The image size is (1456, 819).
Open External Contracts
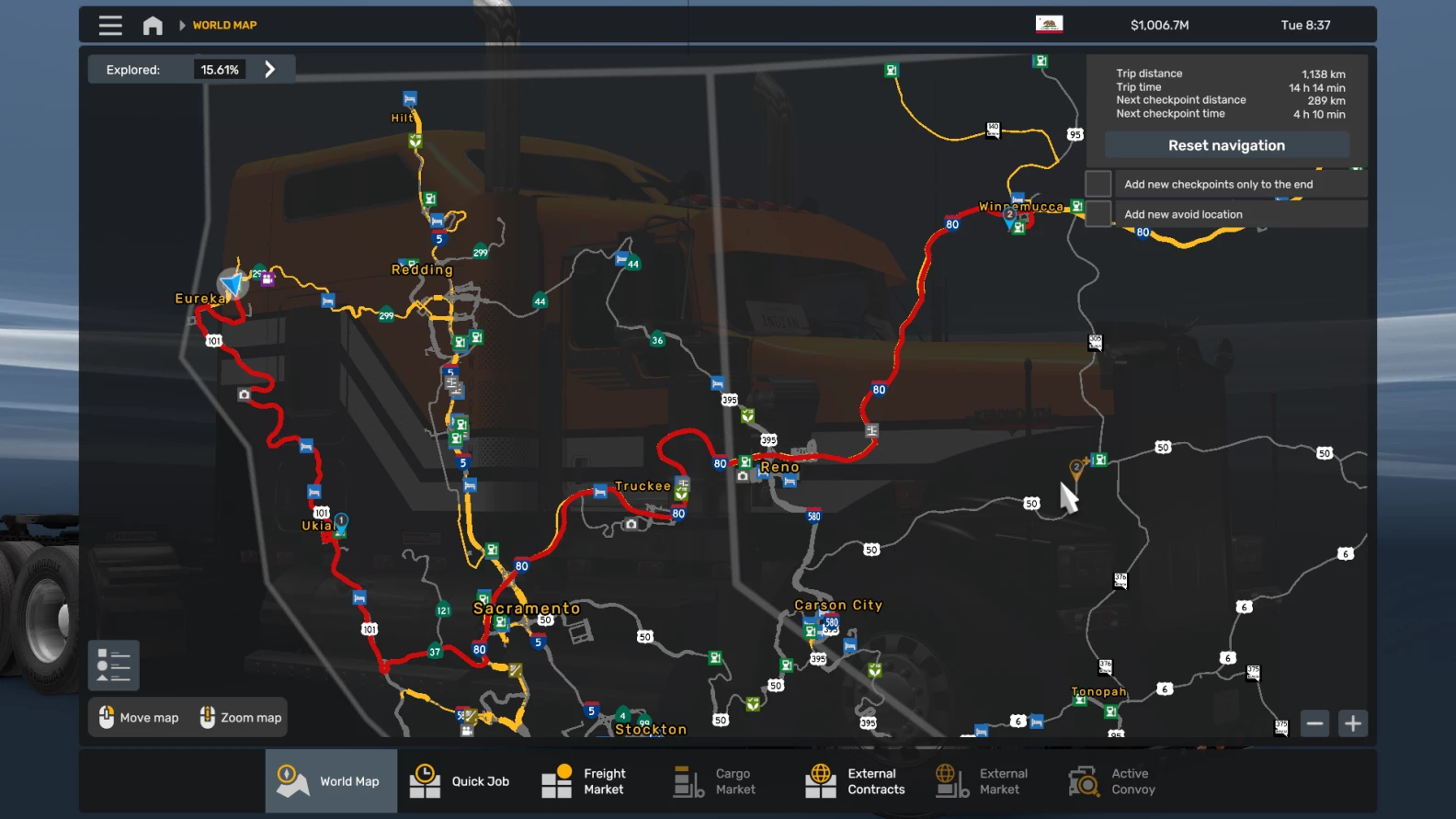click(853, 780)
